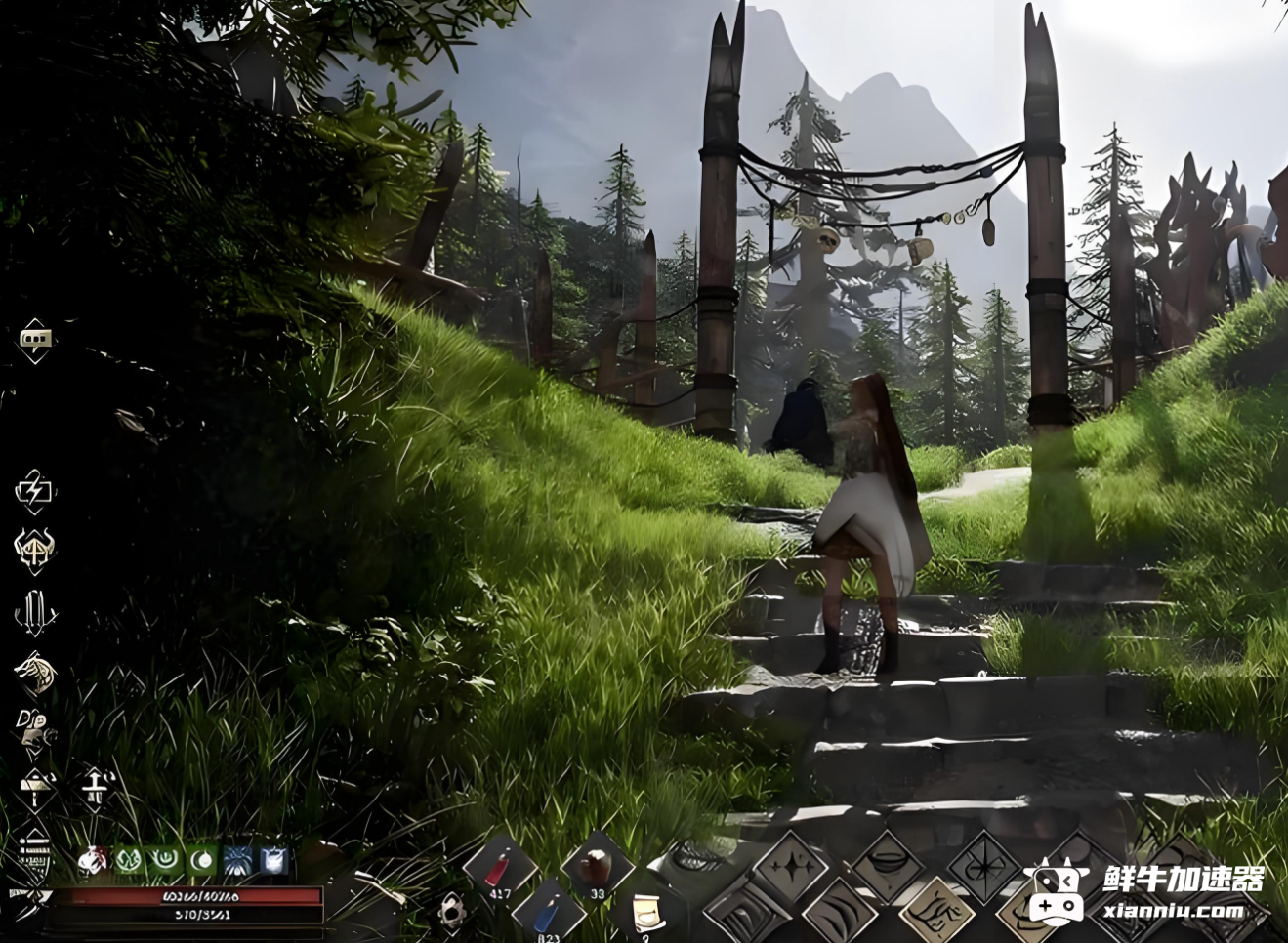Activate the compass star skill
Viewport: 1288px width, 943px height.
tap(983, 867)
